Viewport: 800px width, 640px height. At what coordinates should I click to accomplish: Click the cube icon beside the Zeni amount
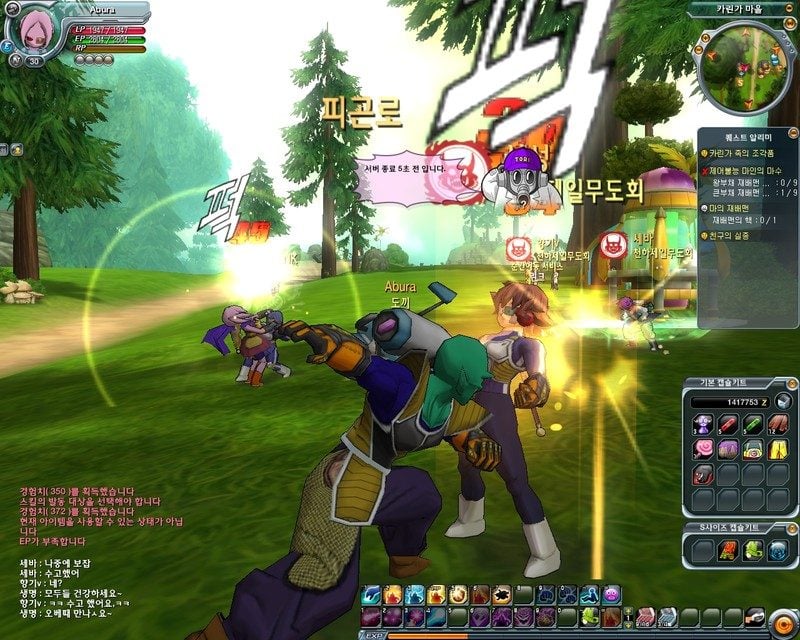click(x=783, y=401)
